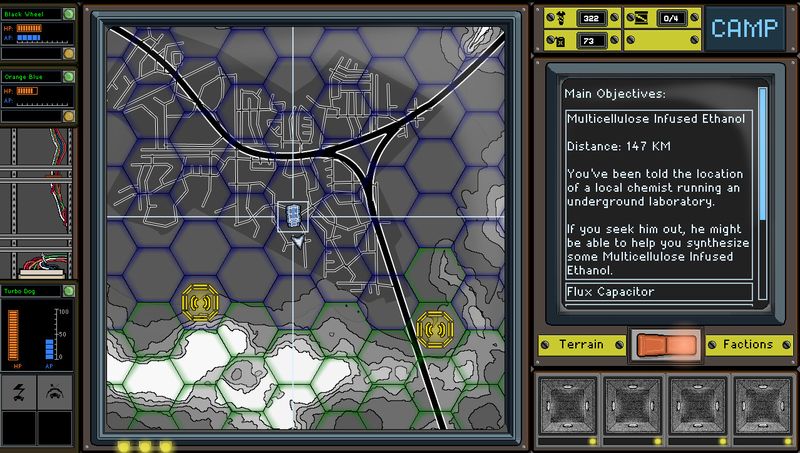
Task: Click the speedometer gauge vehicle button
Action: 56,394
